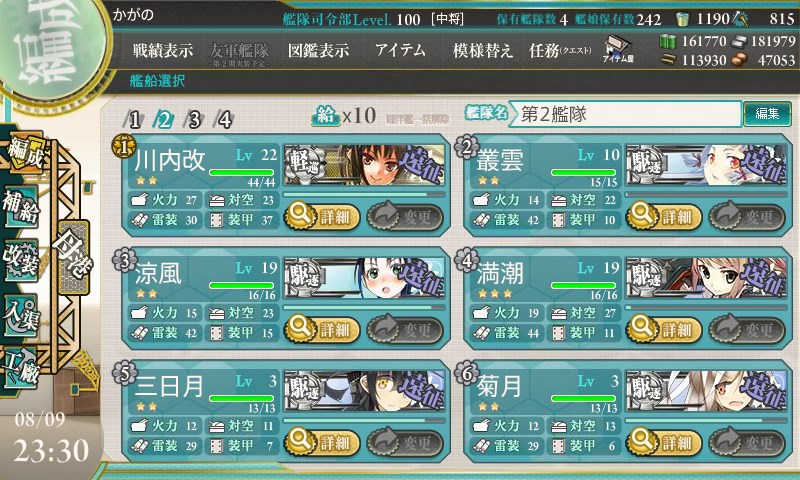
Task: Open the 戦績表示 records menu
Action: coord(163,50)
